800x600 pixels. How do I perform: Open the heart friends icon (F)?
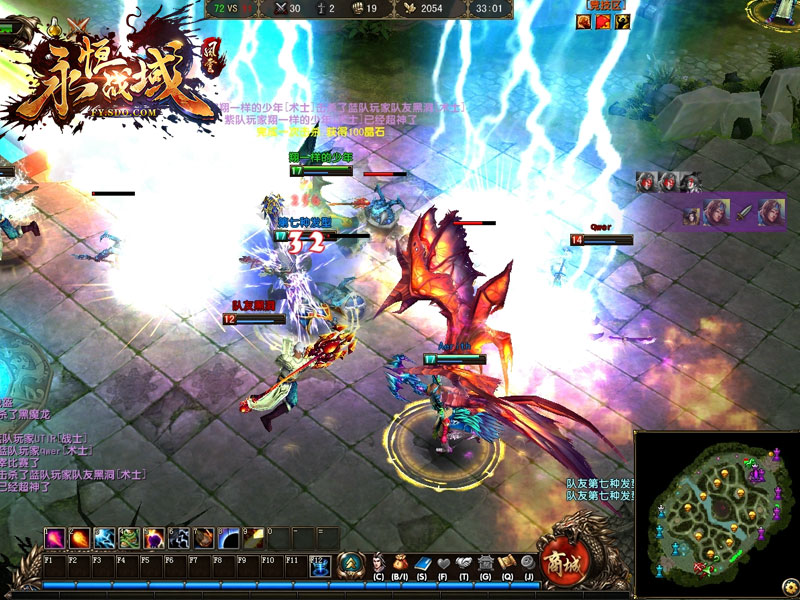(x=443, y=563)
